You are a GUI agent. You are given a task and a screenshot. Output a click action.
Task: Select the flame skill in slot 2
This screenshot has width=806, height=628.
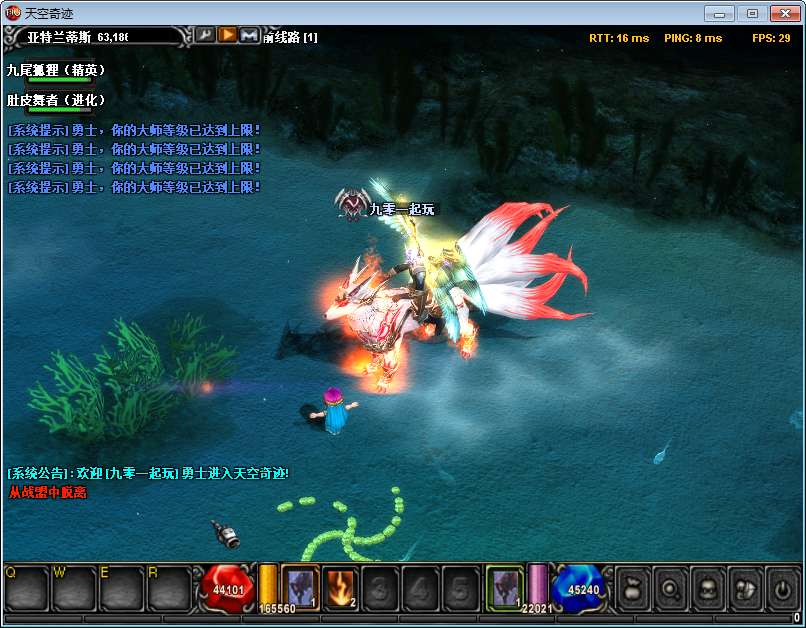(x=340, y=588)
